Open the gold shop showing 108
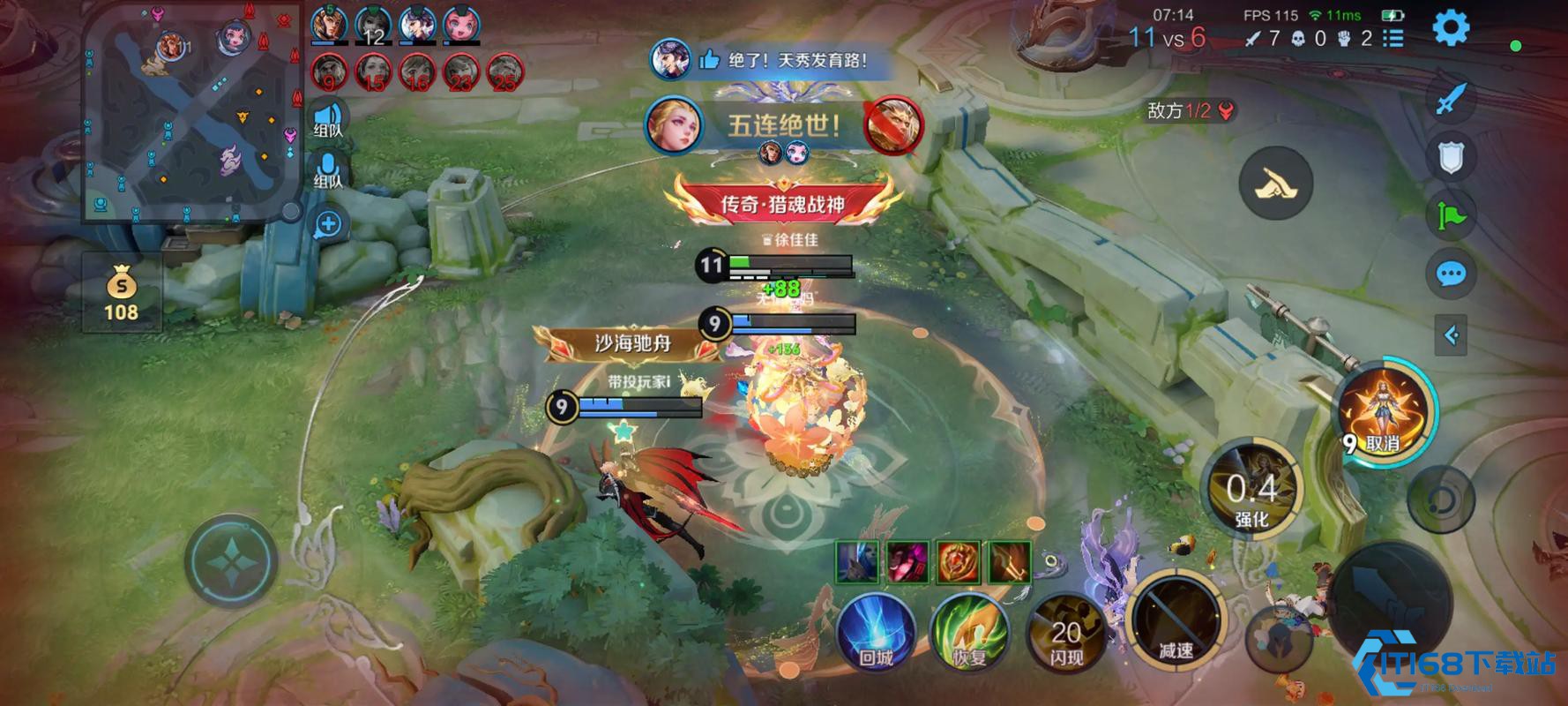 pos(121,293)
